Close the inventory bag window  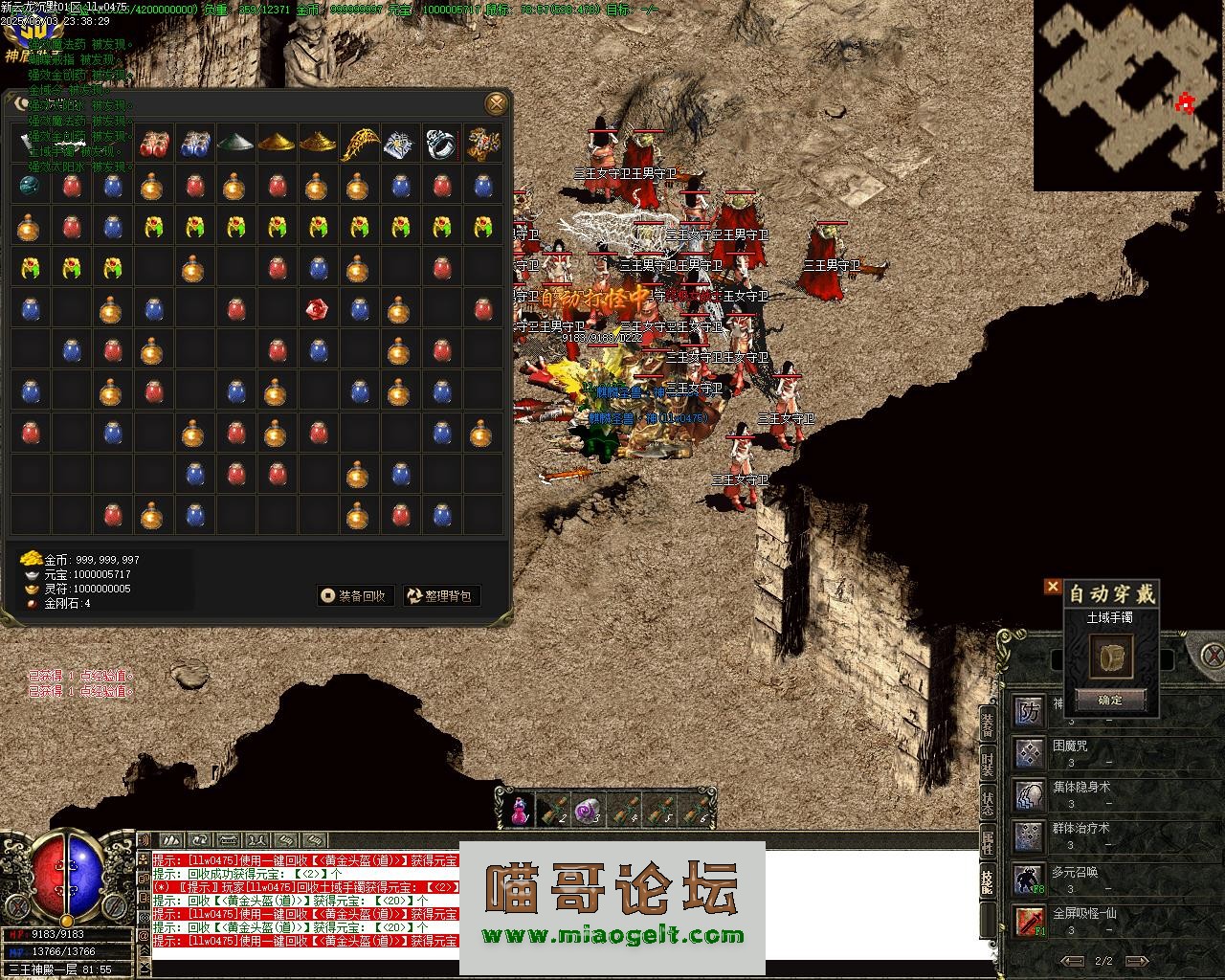coord(495,103)
